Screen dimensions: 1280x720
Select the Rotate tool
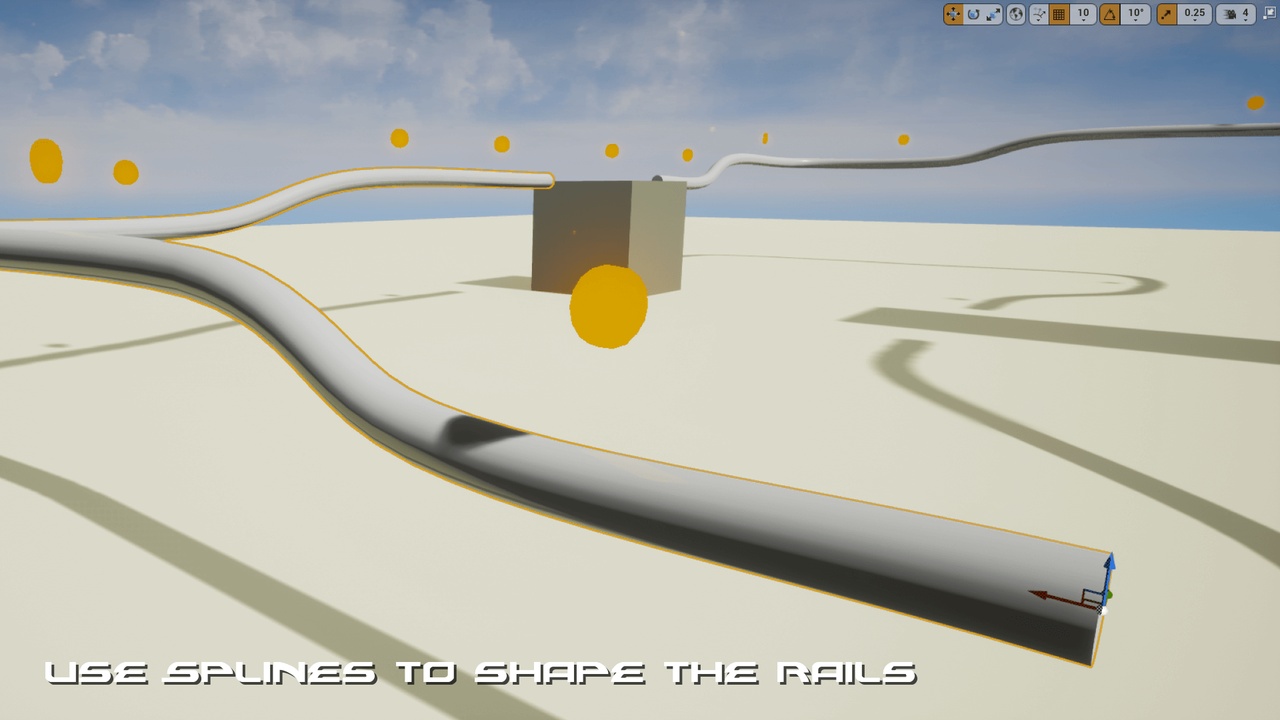tap(972, 14)
